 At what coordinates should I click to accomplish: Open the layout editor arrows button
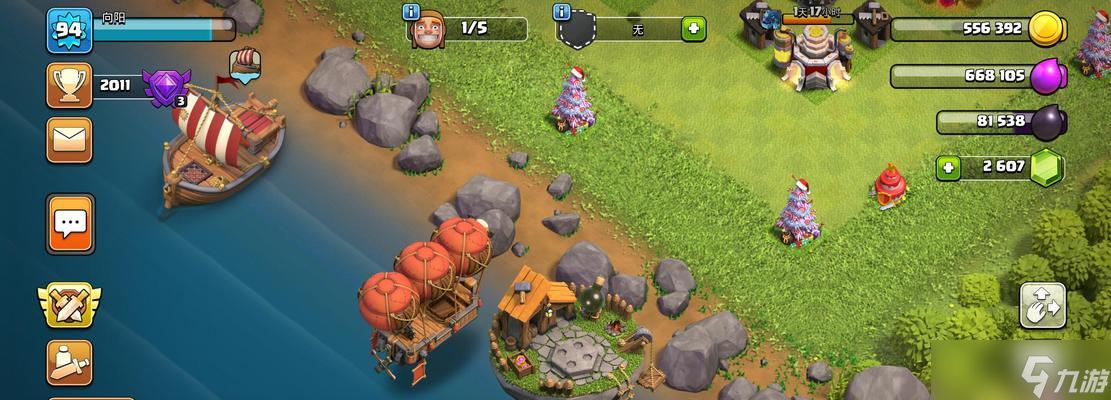click(x=1042, y=305)
